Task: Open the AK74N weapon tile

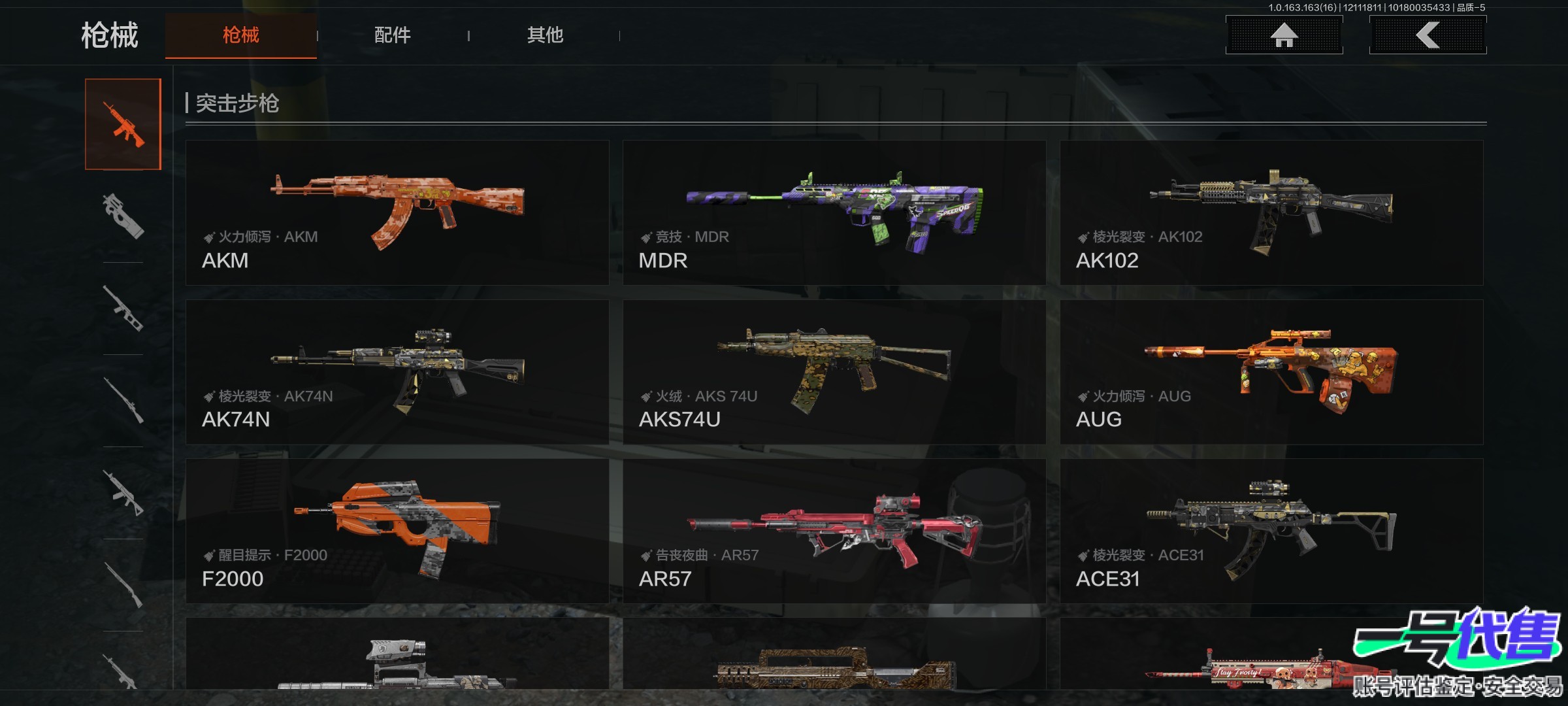Action: point(397,372)
